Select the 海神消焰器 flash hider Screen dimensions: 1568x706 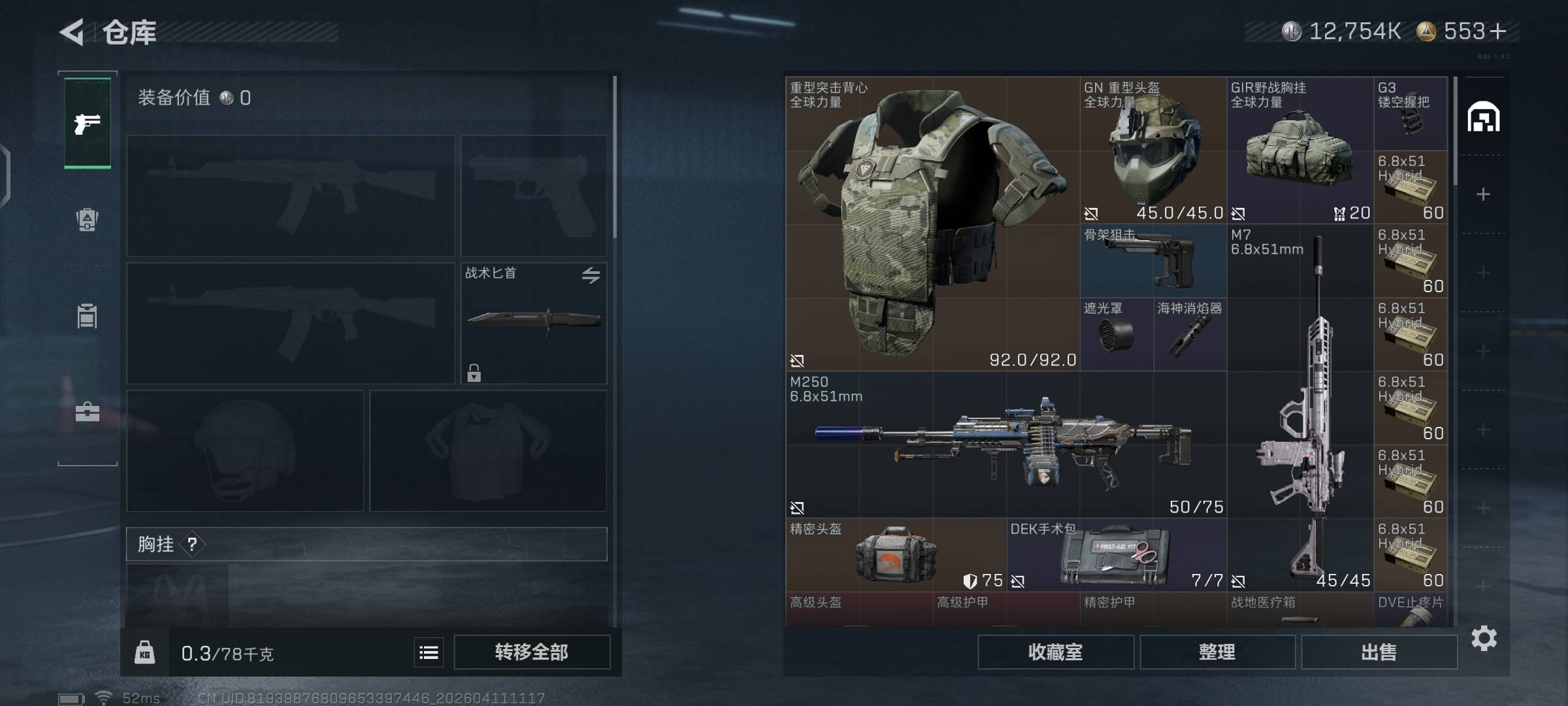point(1190,335)
